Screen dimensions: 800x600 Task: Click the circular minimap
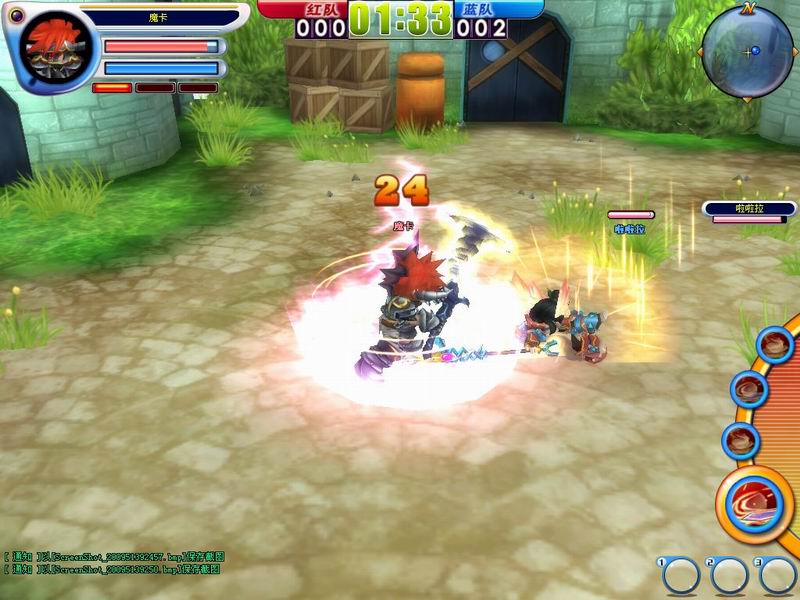(x=747, y=52)
